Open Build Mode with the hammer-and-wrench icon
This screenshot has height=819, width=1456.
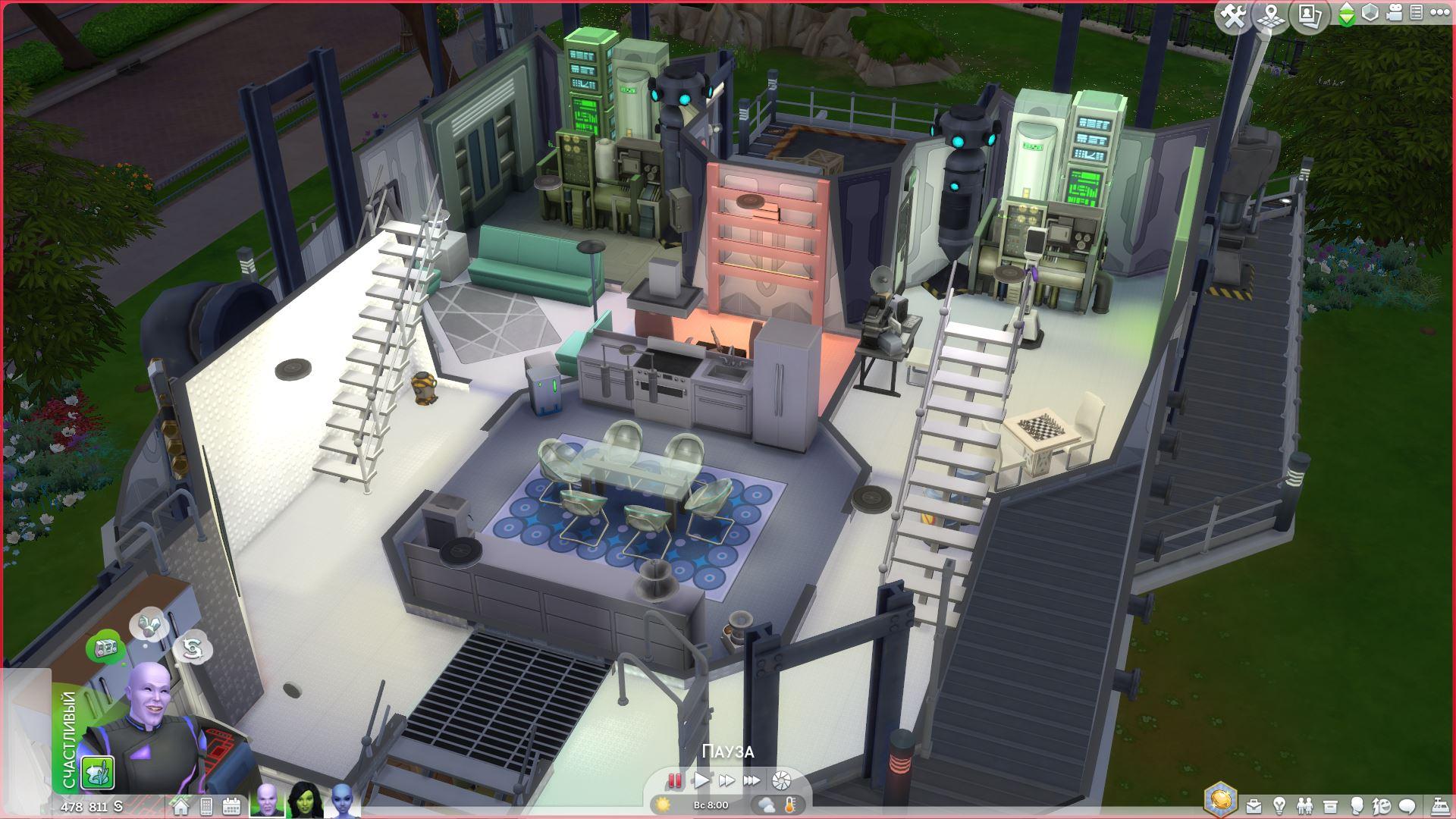[x=1234, y=16]
